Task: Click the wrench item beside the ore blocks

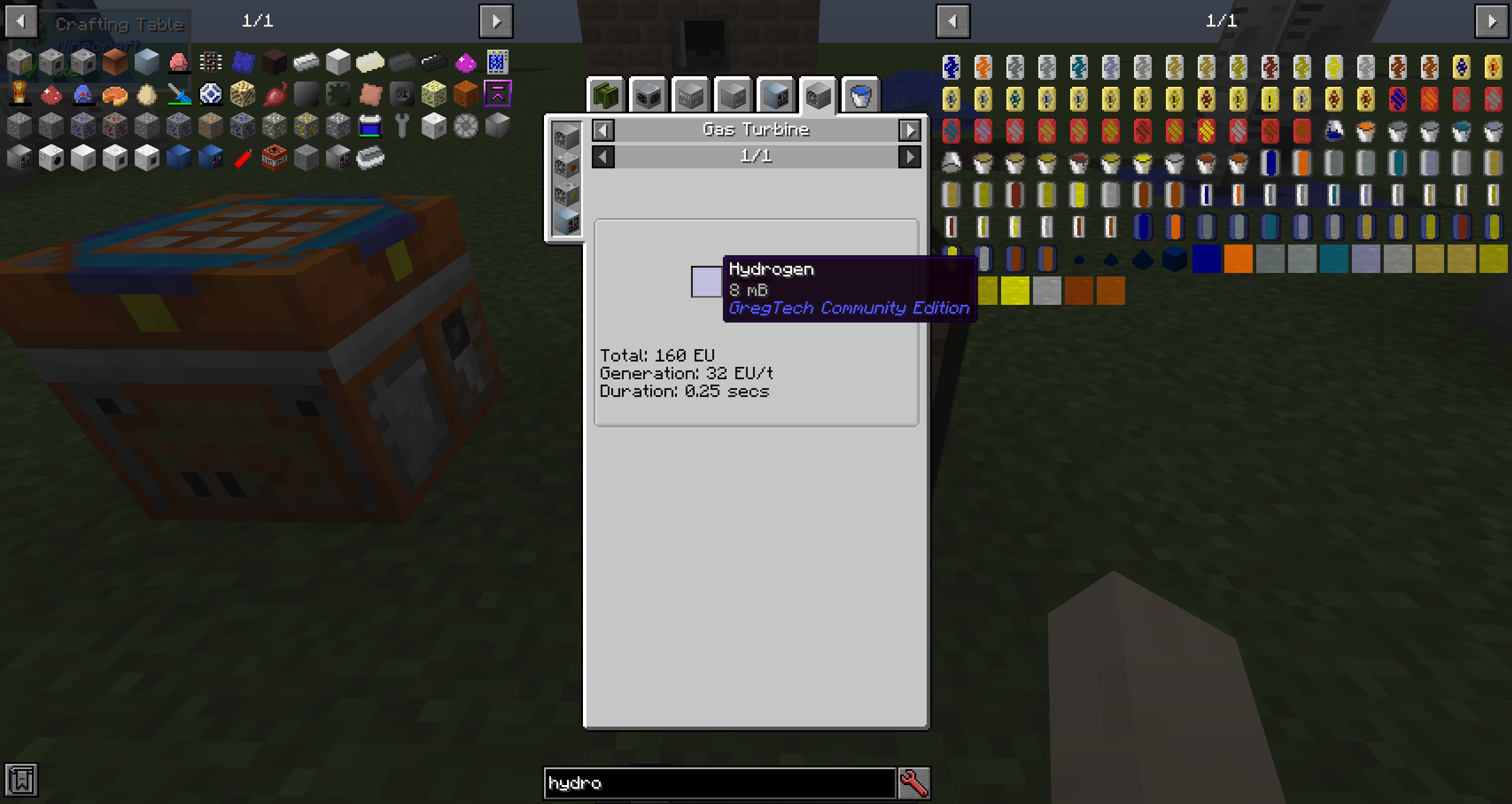Action: (x=402, y=125)
